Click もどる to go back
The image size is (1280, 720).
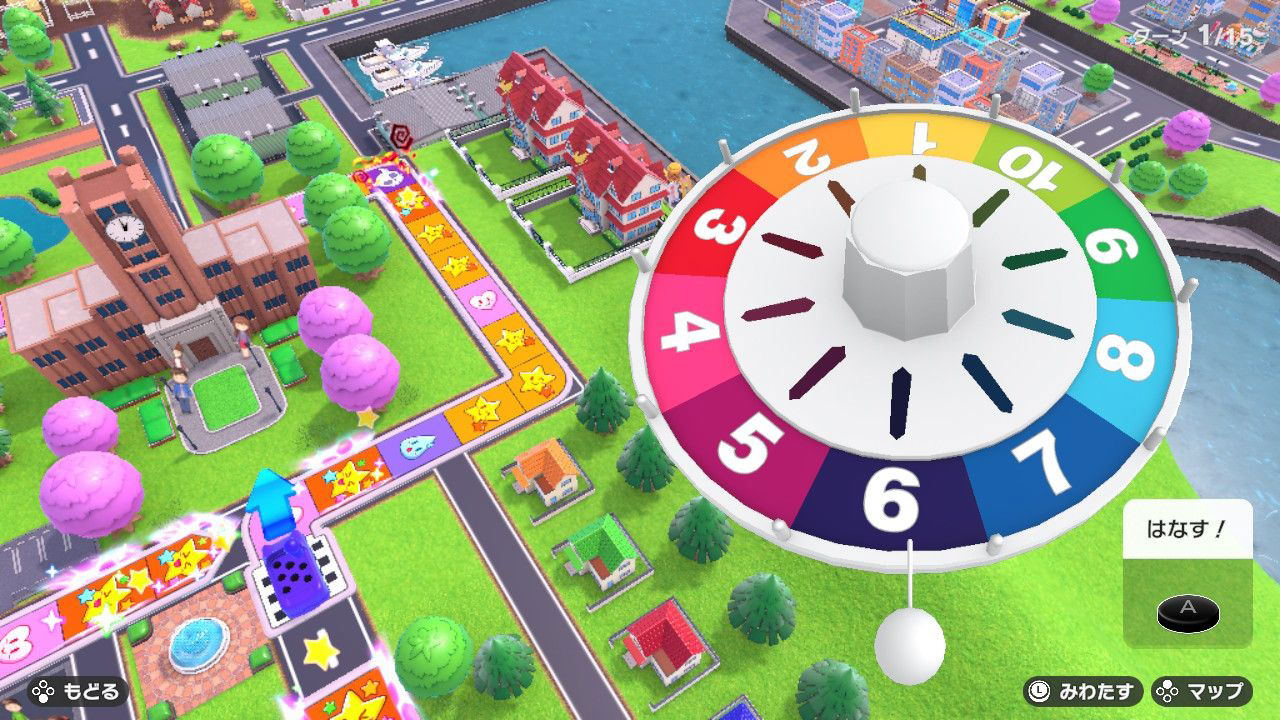[80, 689]
